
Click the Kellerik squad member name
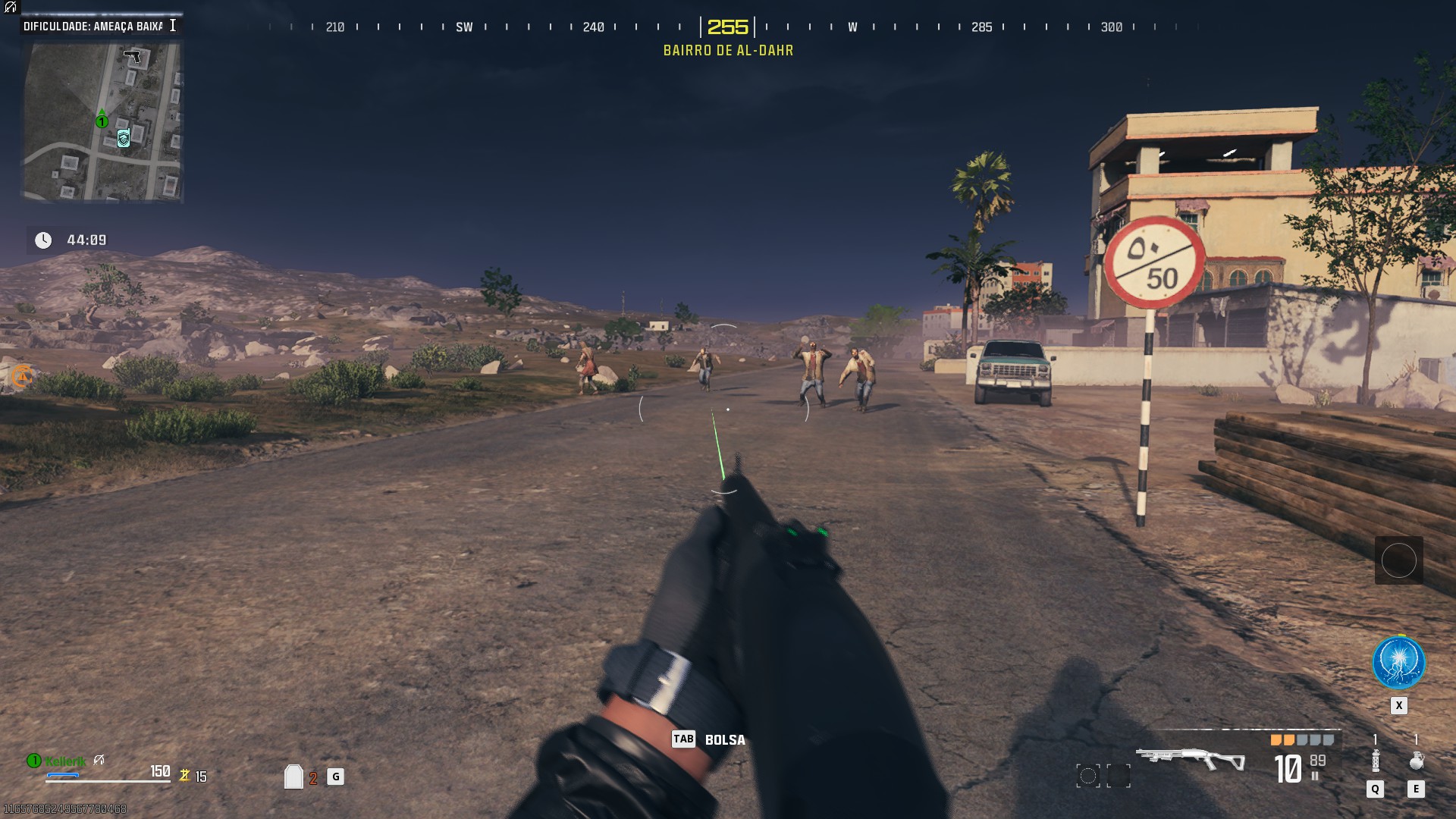tap(65, 761)
